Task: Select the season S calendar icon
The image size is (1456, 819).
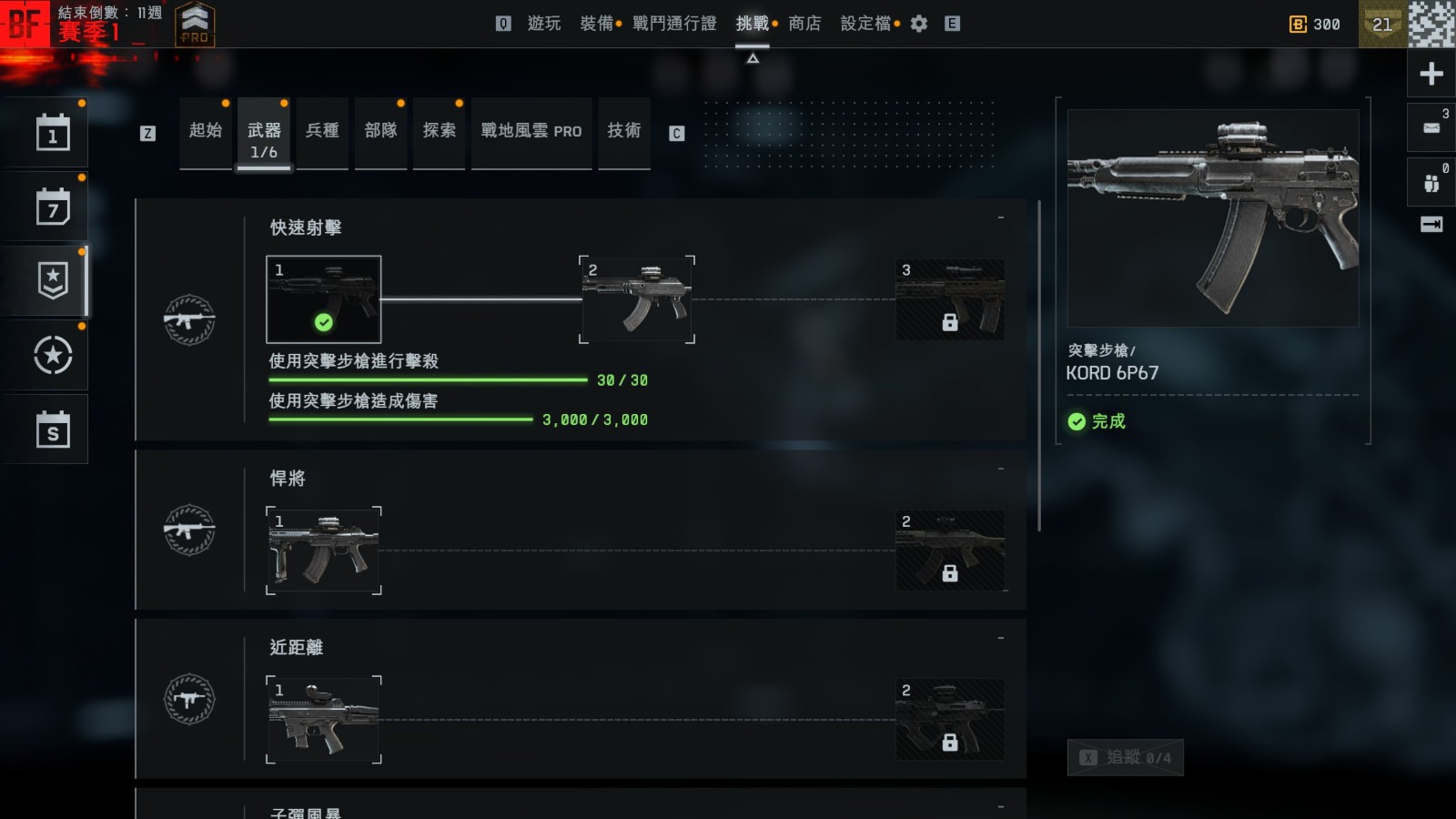Action: [53, 430]
